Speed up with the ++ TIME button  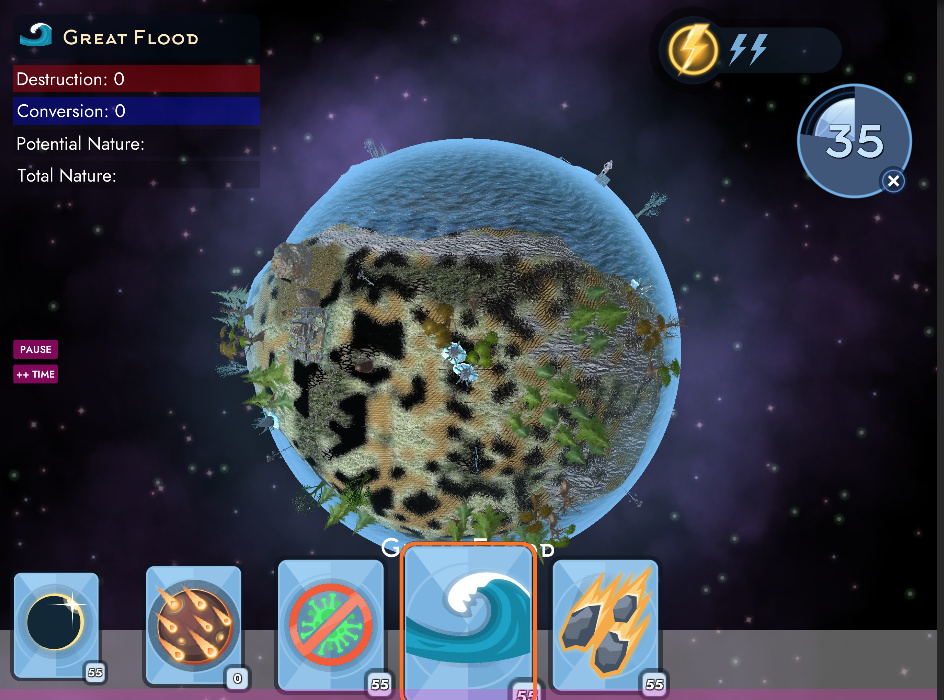point(35,375)
